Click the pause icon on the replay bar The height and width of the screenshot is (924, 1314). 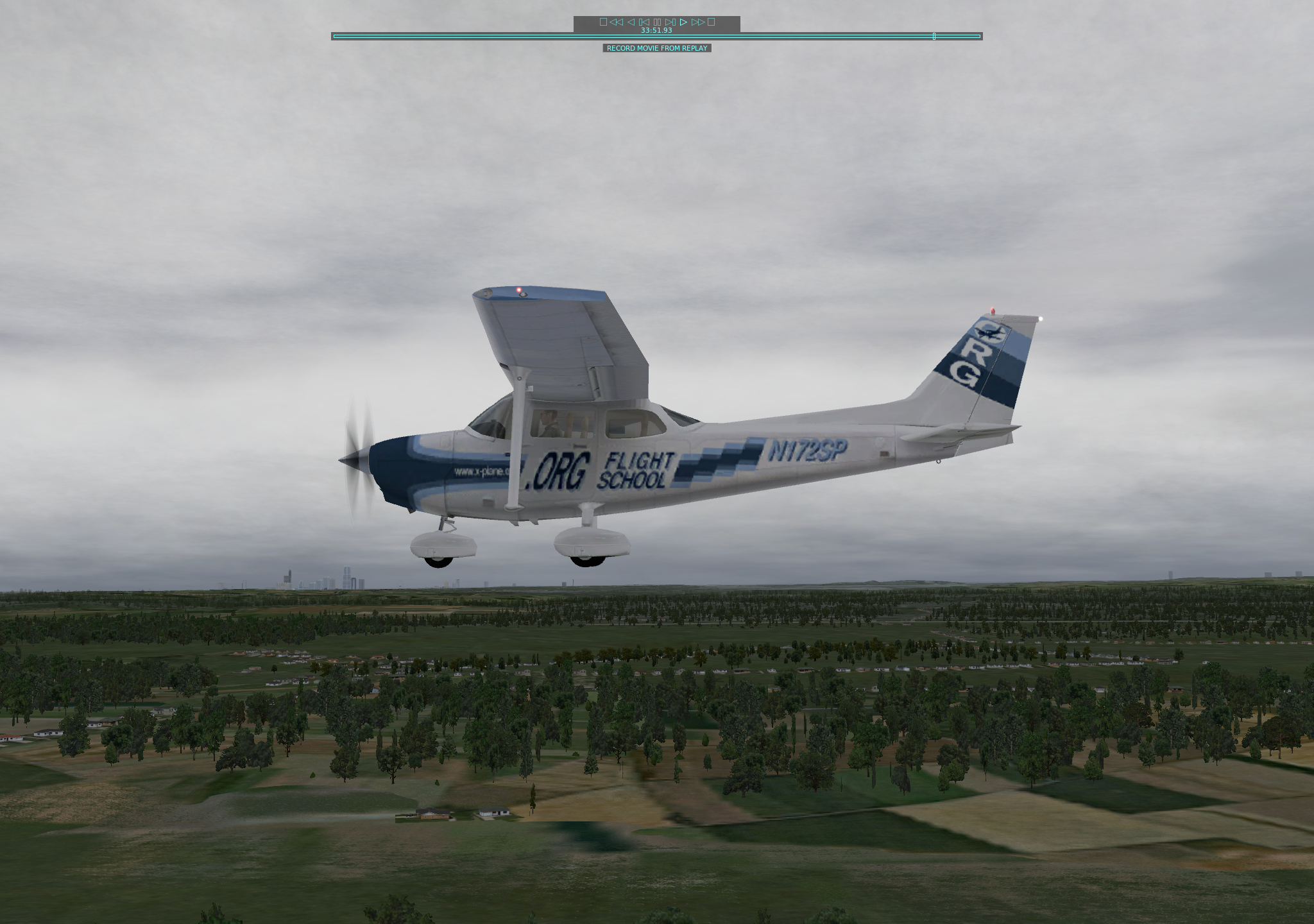click(x=657, y=22)
